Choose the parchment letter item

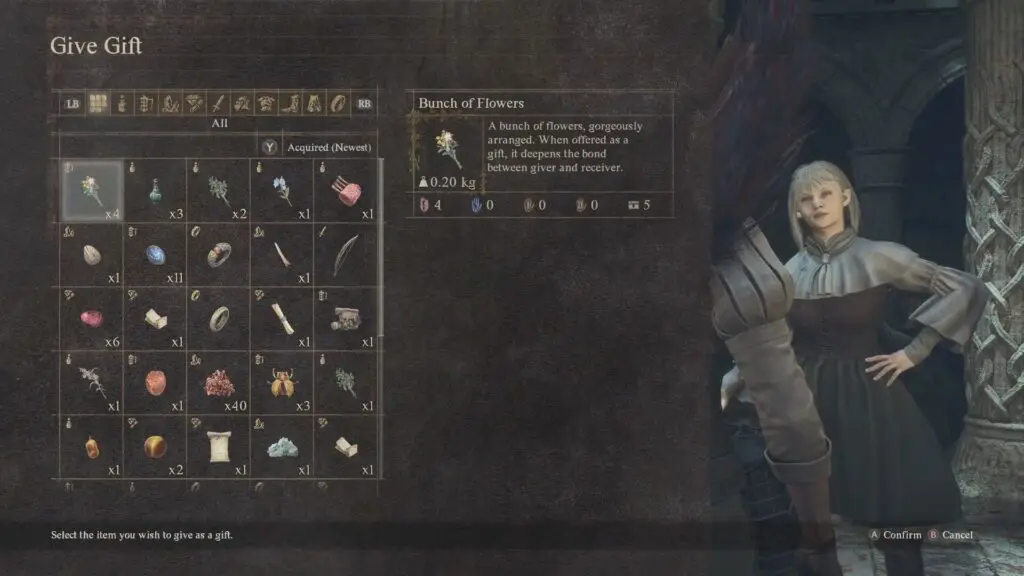coord(219,447)
